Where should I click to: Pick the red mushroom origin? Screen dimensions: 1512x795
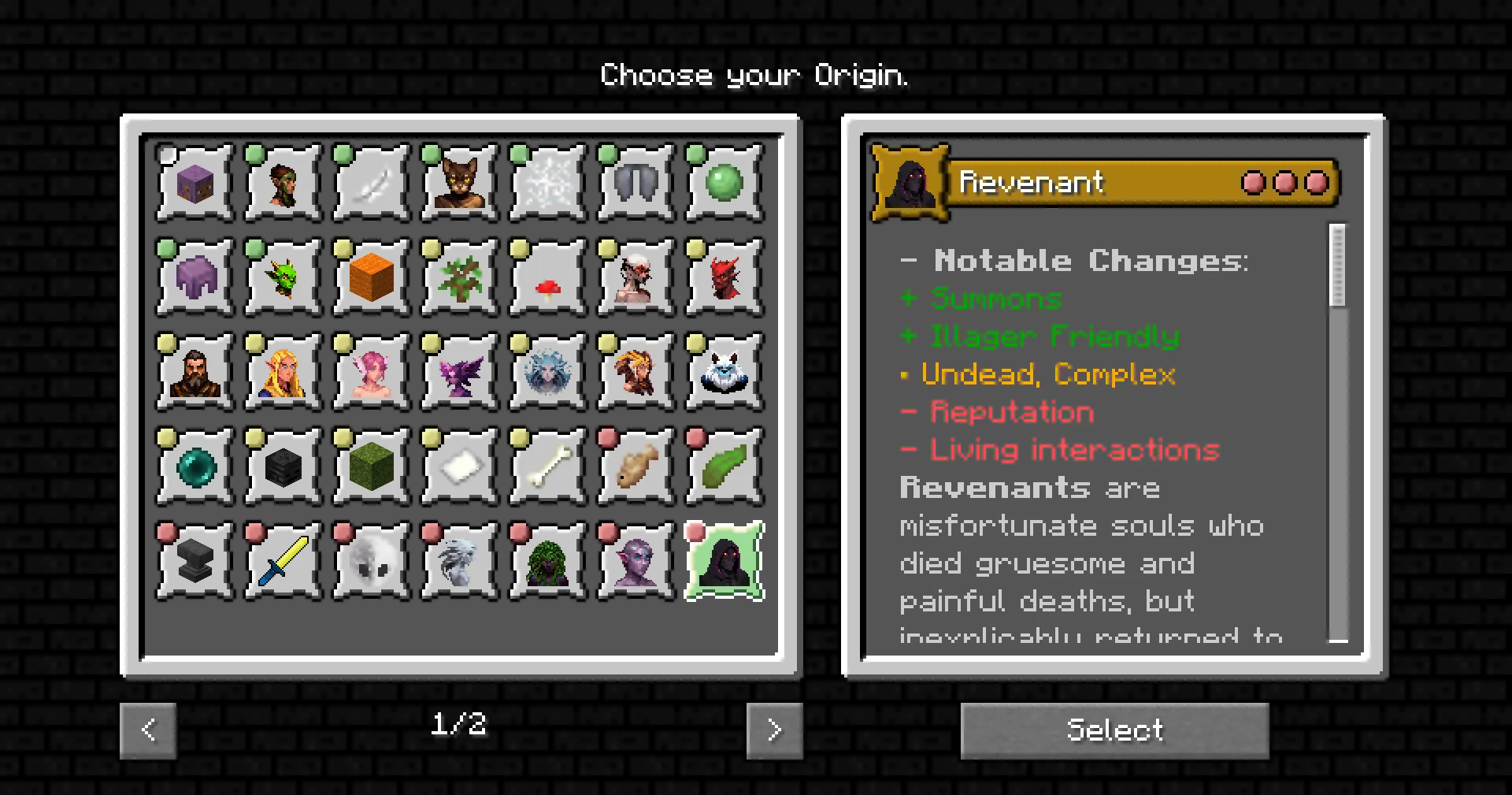(x=547, y=277)
